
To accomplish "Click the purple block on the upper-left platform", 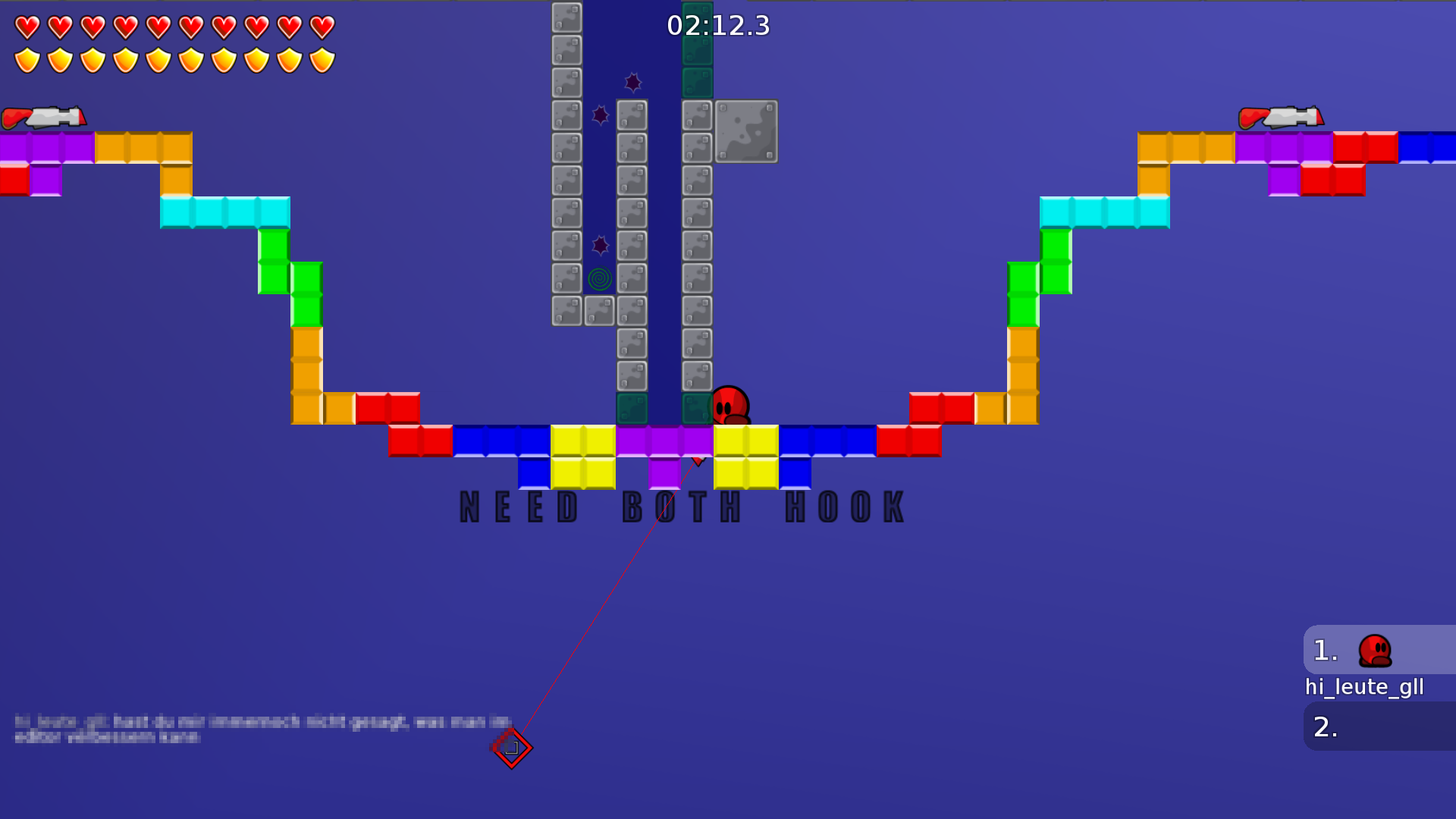I will click(x=45, y=146).
